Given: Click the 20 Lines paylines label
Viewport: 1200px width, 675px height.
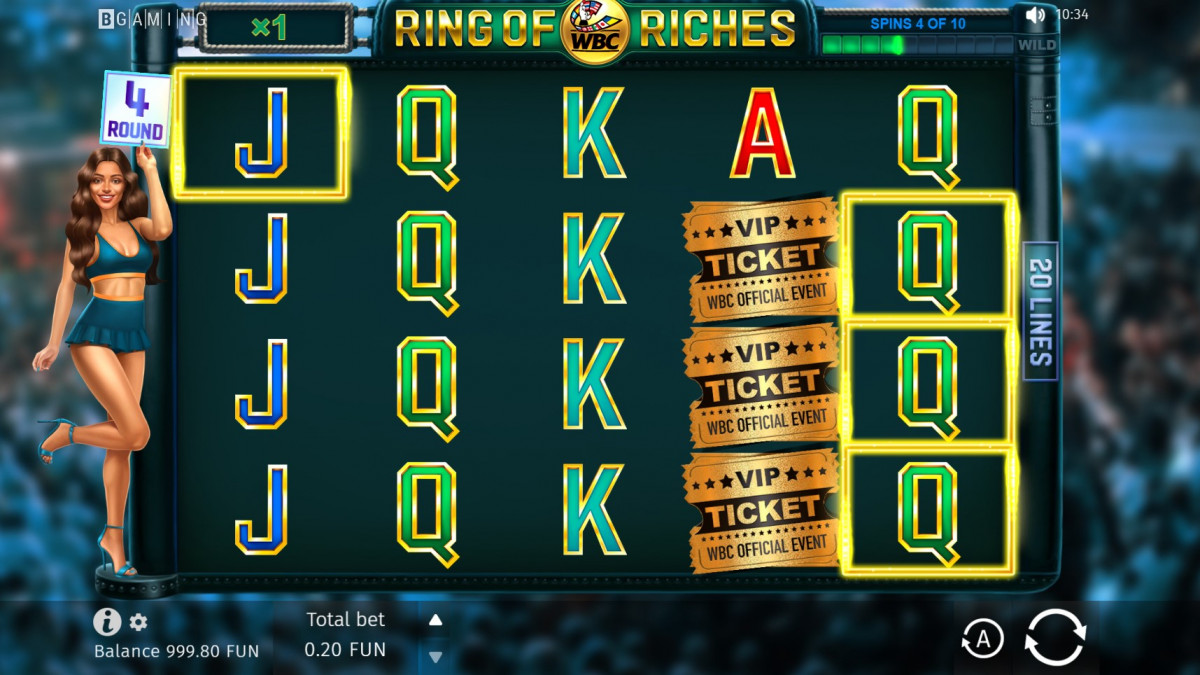Looking at the screenshot, I should 1040,311.
